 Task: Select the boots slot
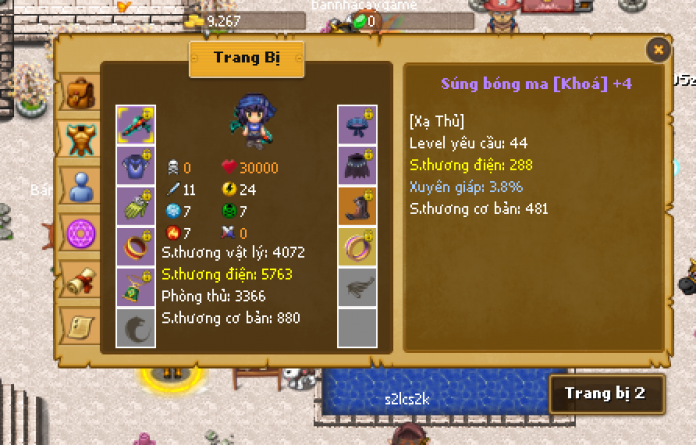point(357,205)
